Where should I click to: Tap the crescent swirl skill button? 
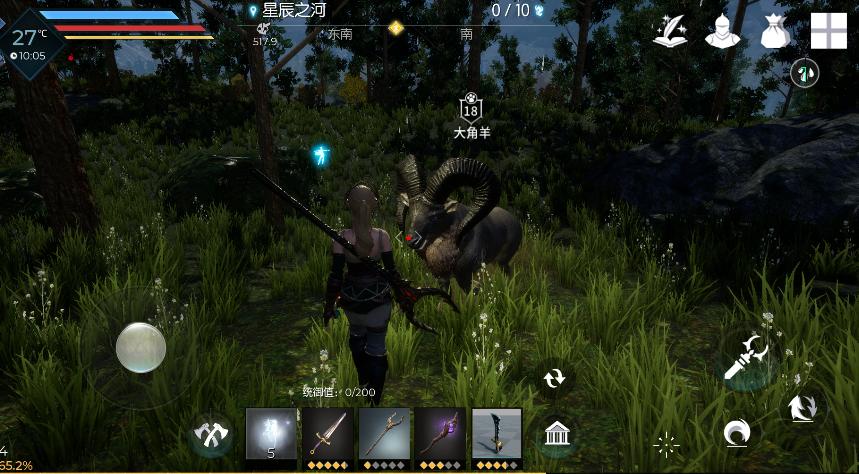click(x=737, y=432)
